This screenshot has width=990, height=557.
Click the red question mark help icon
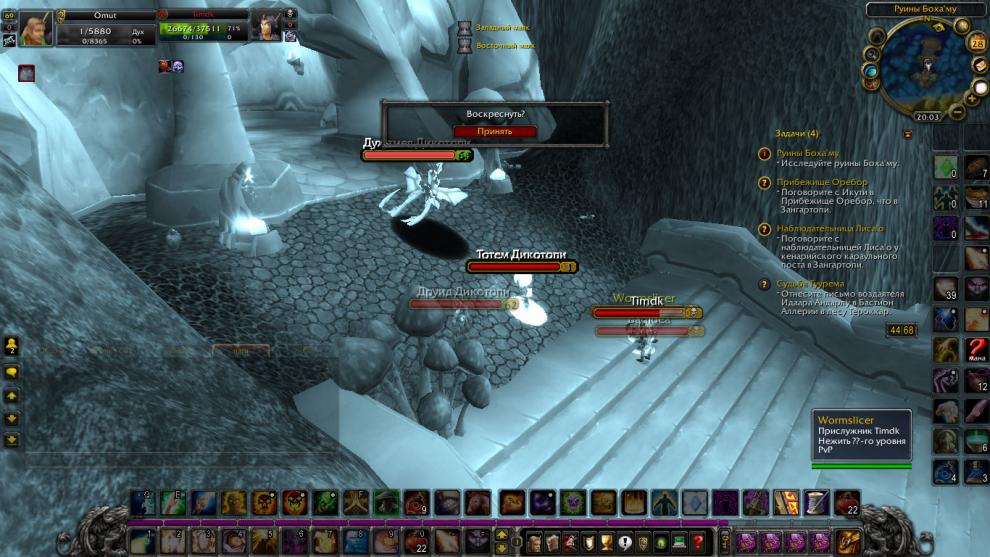(698, 542)
